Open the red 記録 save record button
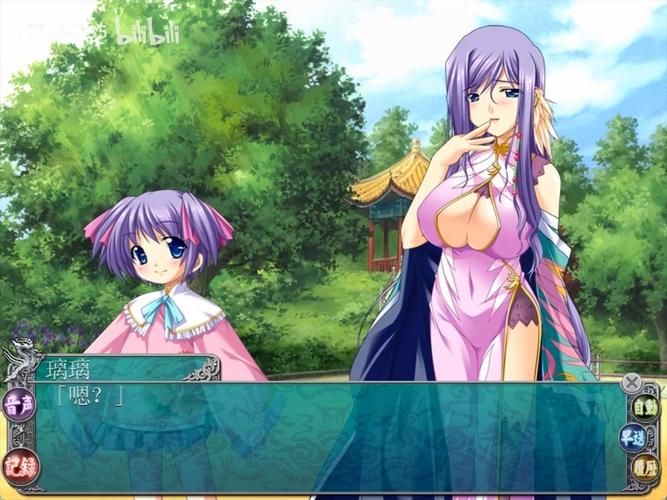Image resolution: width=667 pixels, height=500 pixels. click(19, 463)
